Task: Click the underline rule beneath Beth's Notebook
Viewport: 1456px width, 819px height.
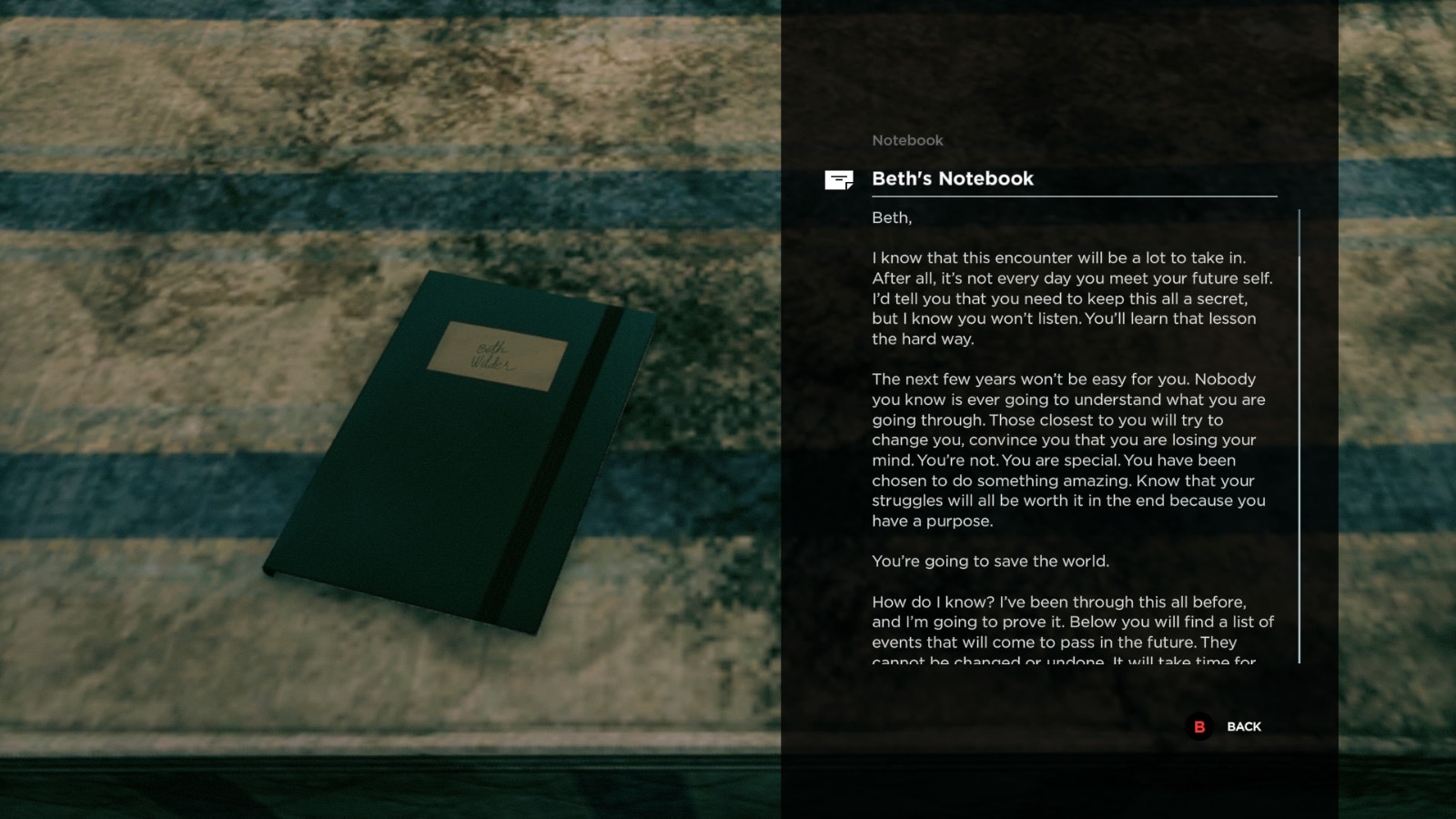Action: (x=1074, y=196)
